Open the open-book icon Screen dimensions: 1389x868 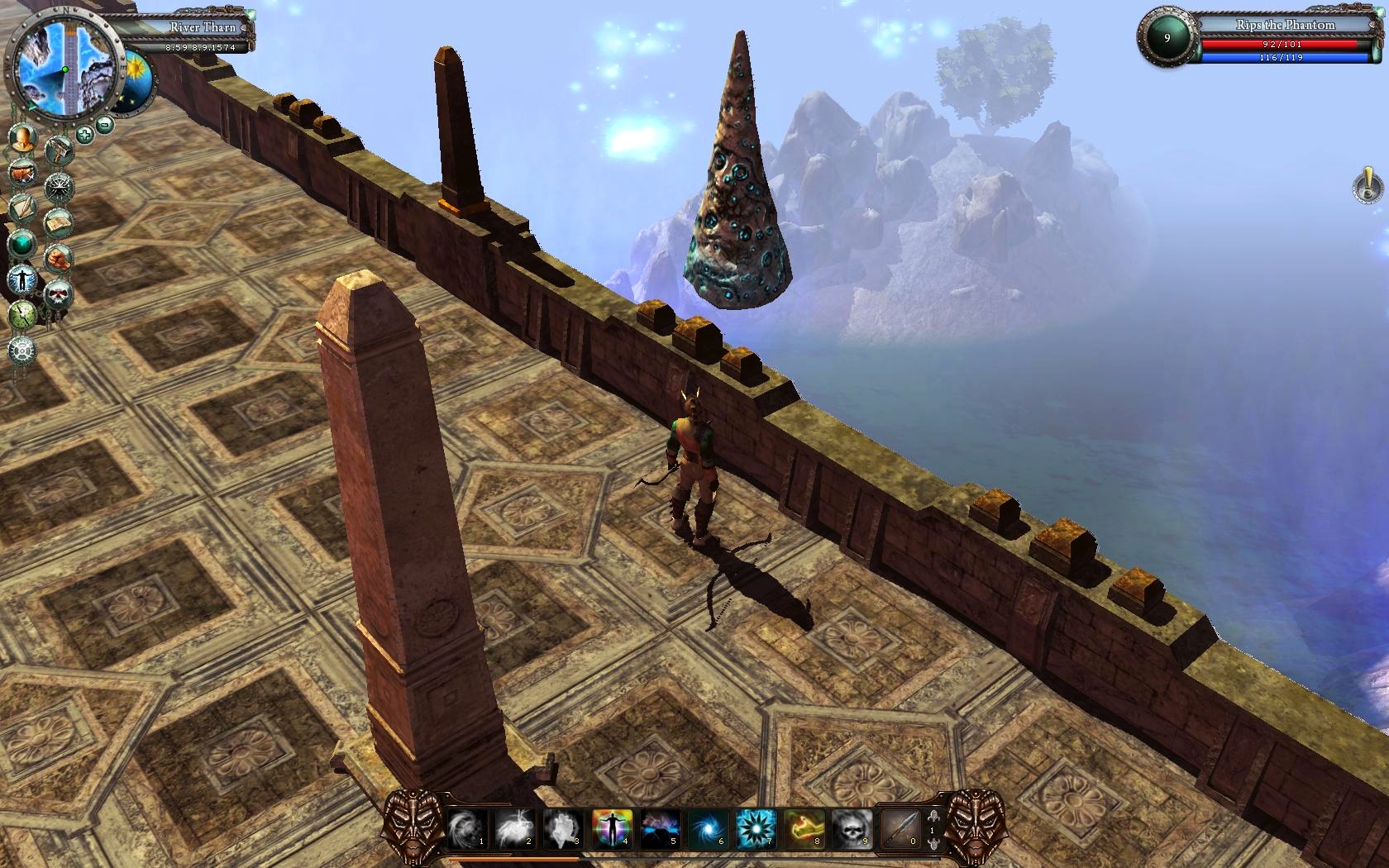tap(58, 223)
